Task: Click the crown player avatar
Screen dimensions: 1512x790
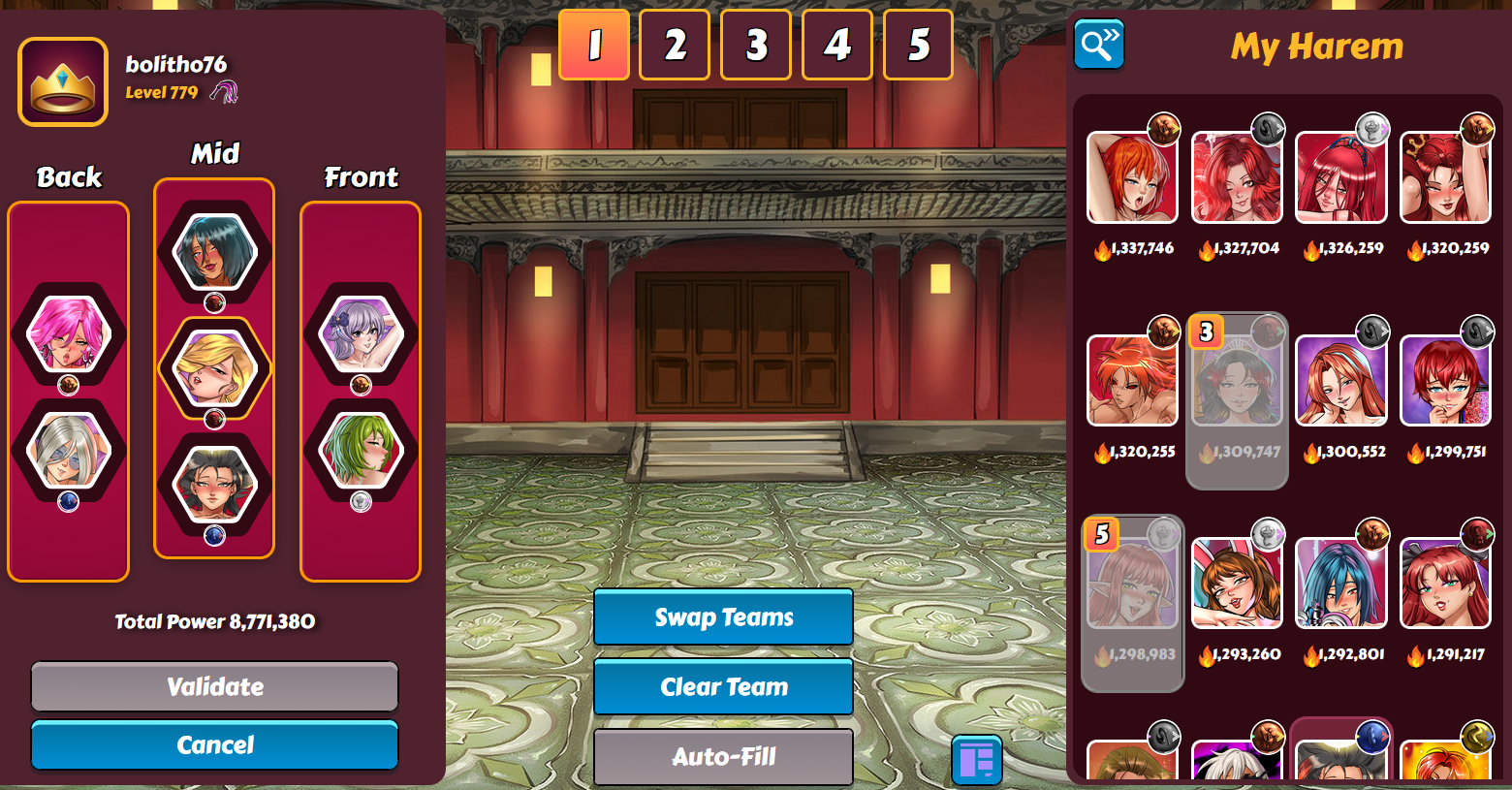Action: pyautogui.click(x=63, y=82)
